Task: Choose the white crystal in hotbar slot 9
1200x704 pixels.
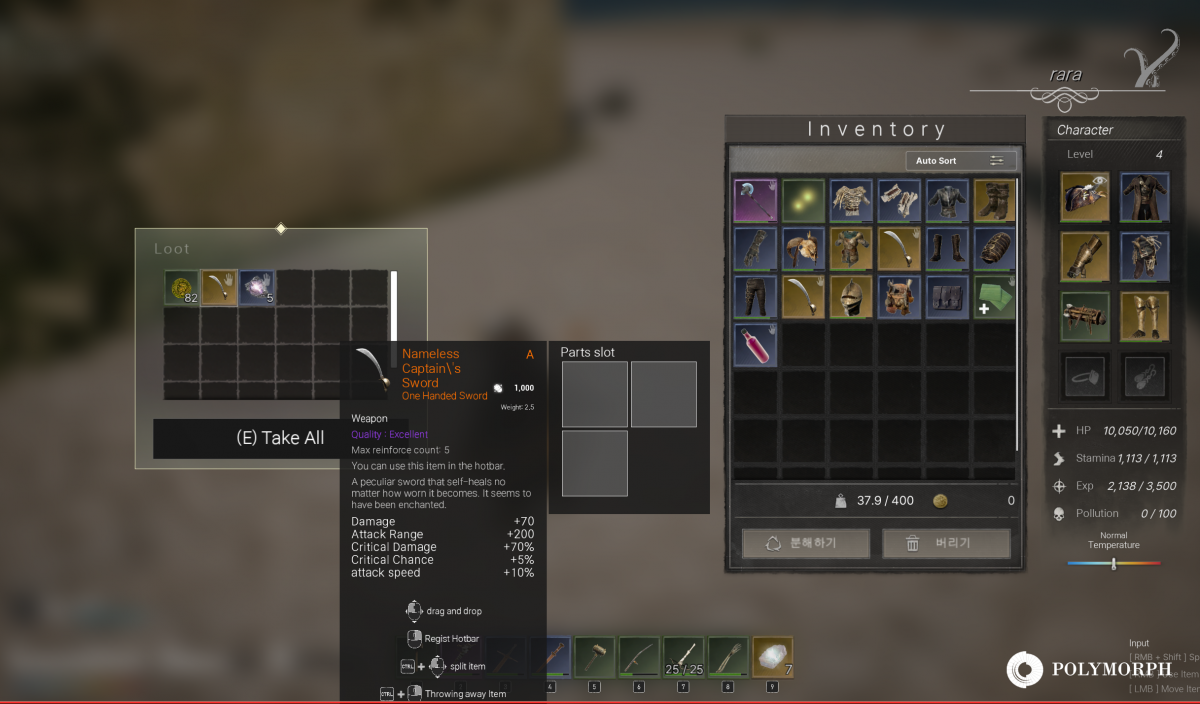Action: pyautogui.click(x=772, y=656)
